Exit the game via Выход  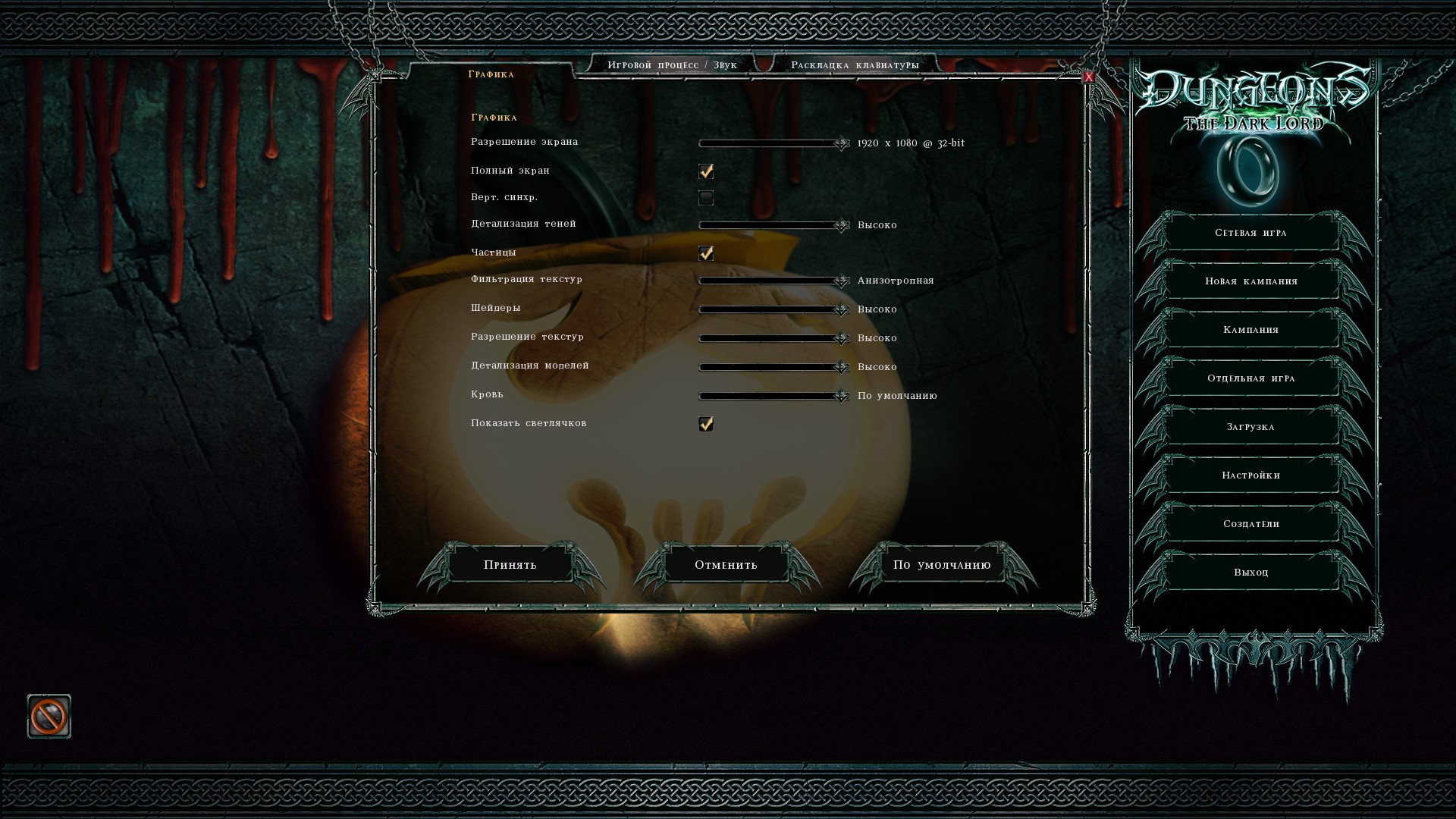(x=1250, y=573)
